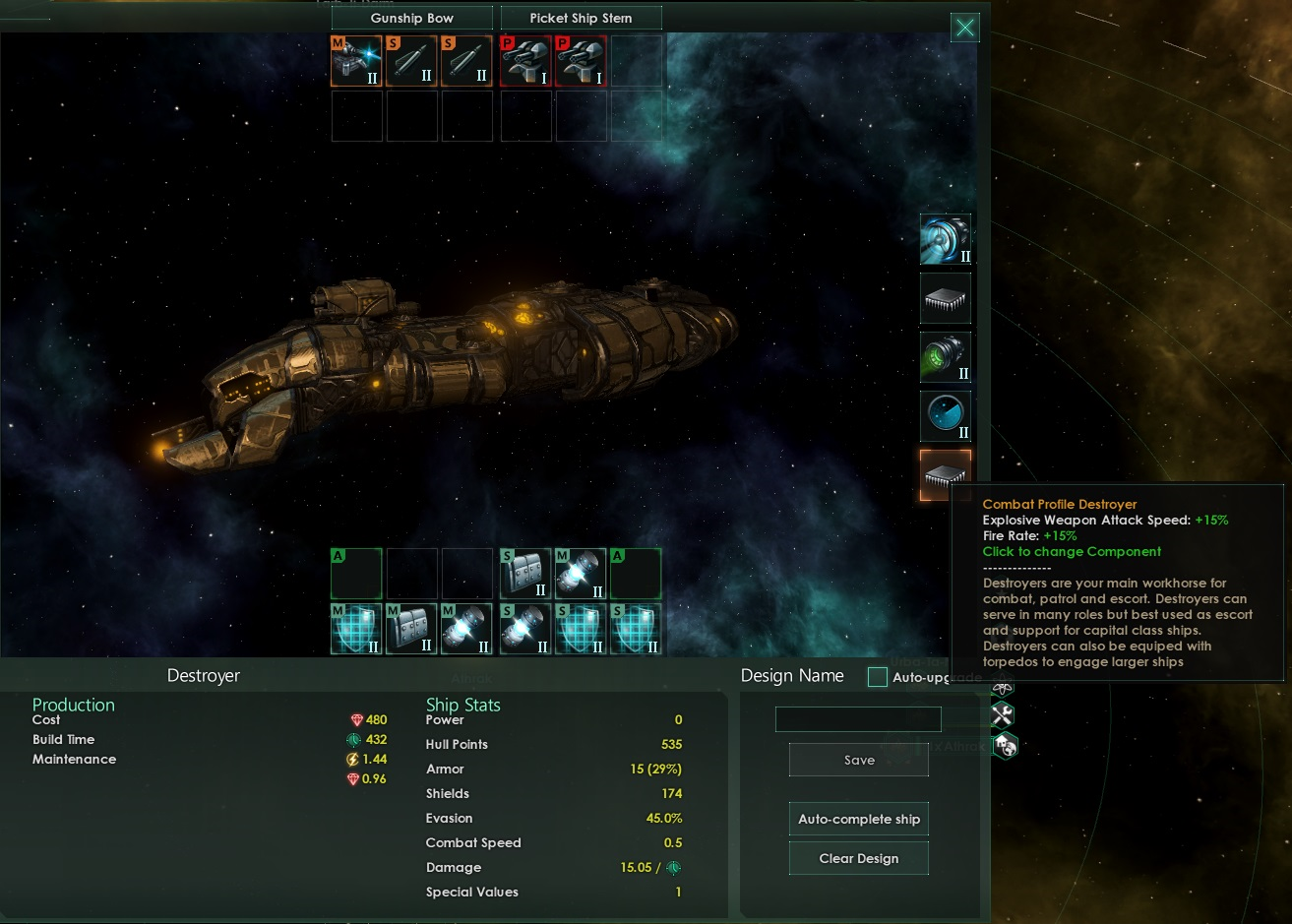Click the highlighted combat computer slot

click(946, 474)
